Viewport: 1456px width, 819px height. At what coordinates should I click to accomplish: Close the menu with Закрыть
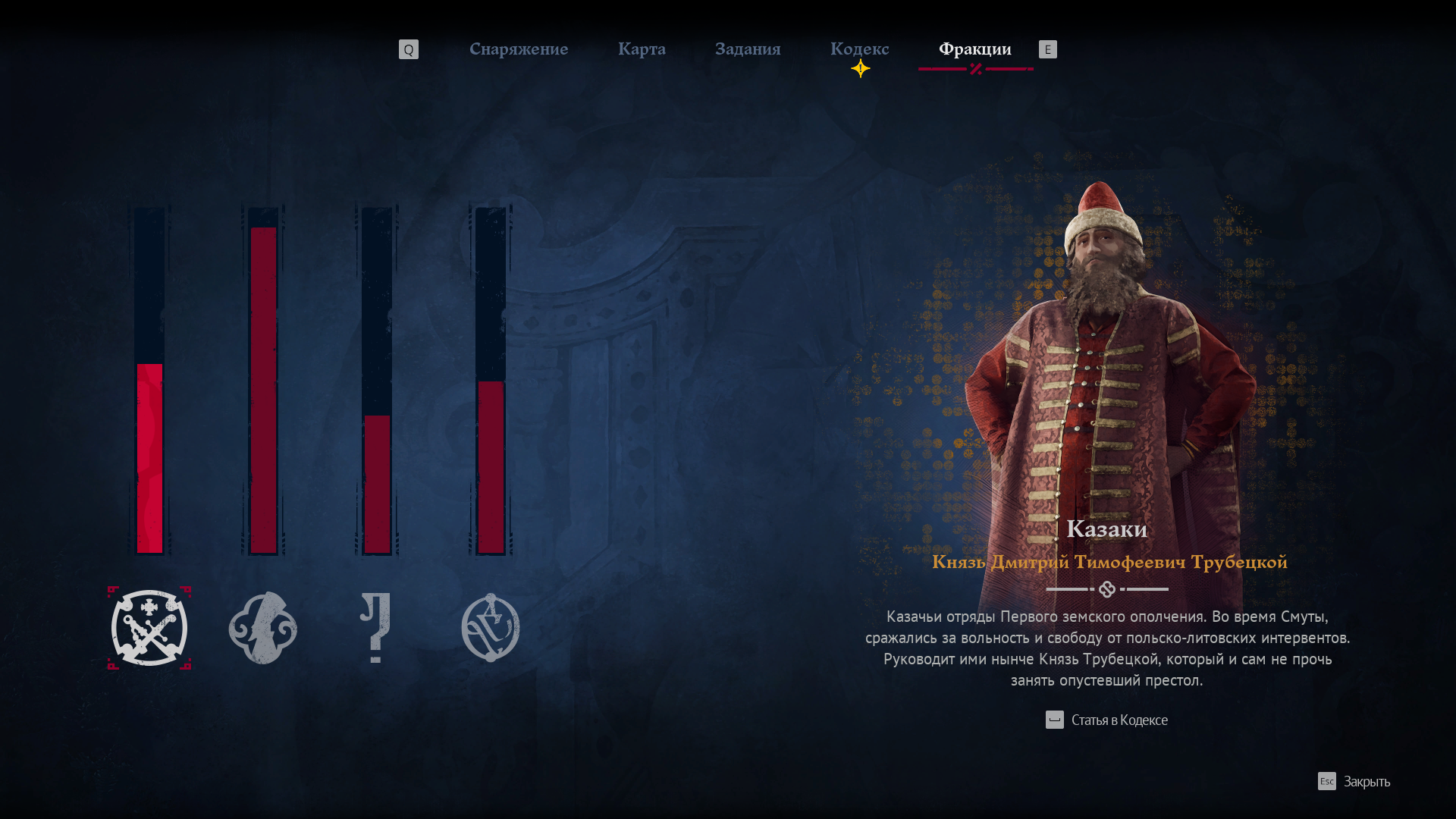pos(1354,781)
